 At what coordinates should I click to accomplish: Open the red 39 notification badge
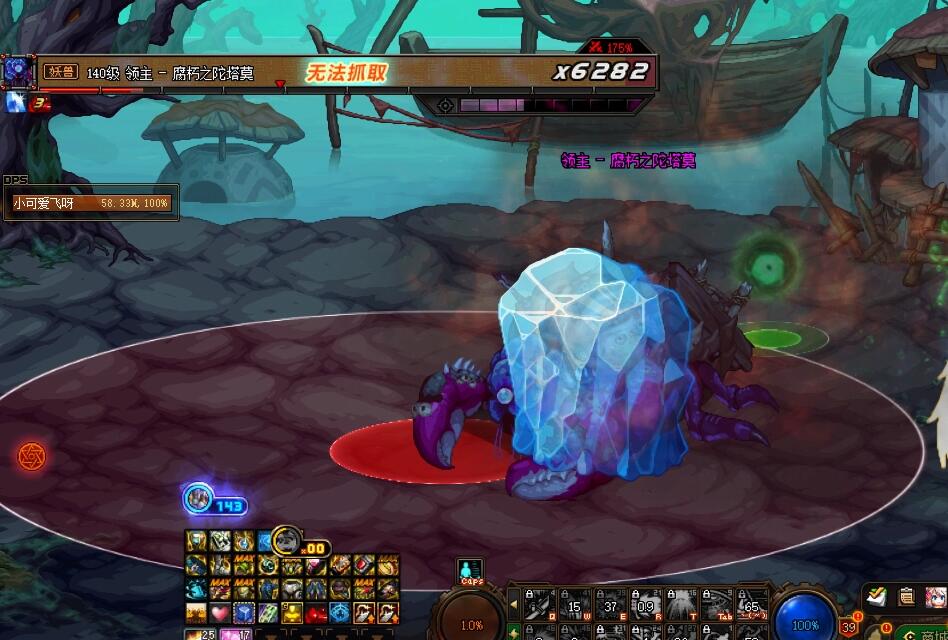click(x=850, y=626)
